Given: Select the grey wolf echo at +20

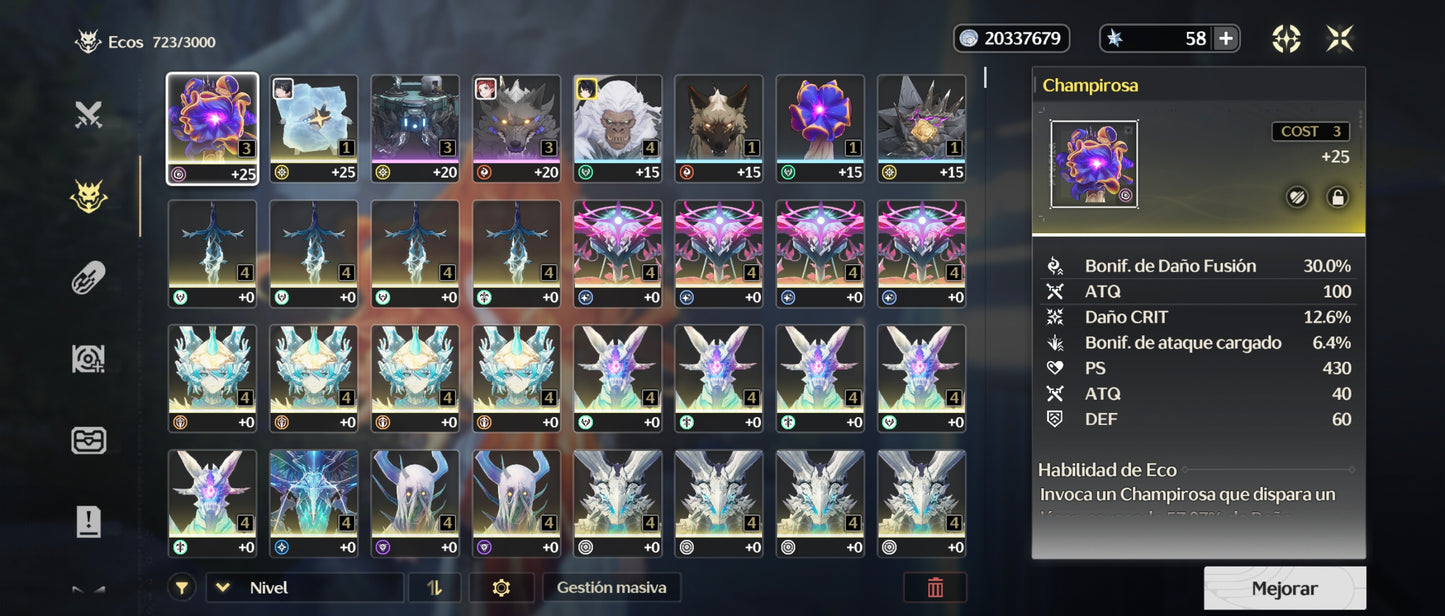Looking at the screenshot, I should [516, 129].
